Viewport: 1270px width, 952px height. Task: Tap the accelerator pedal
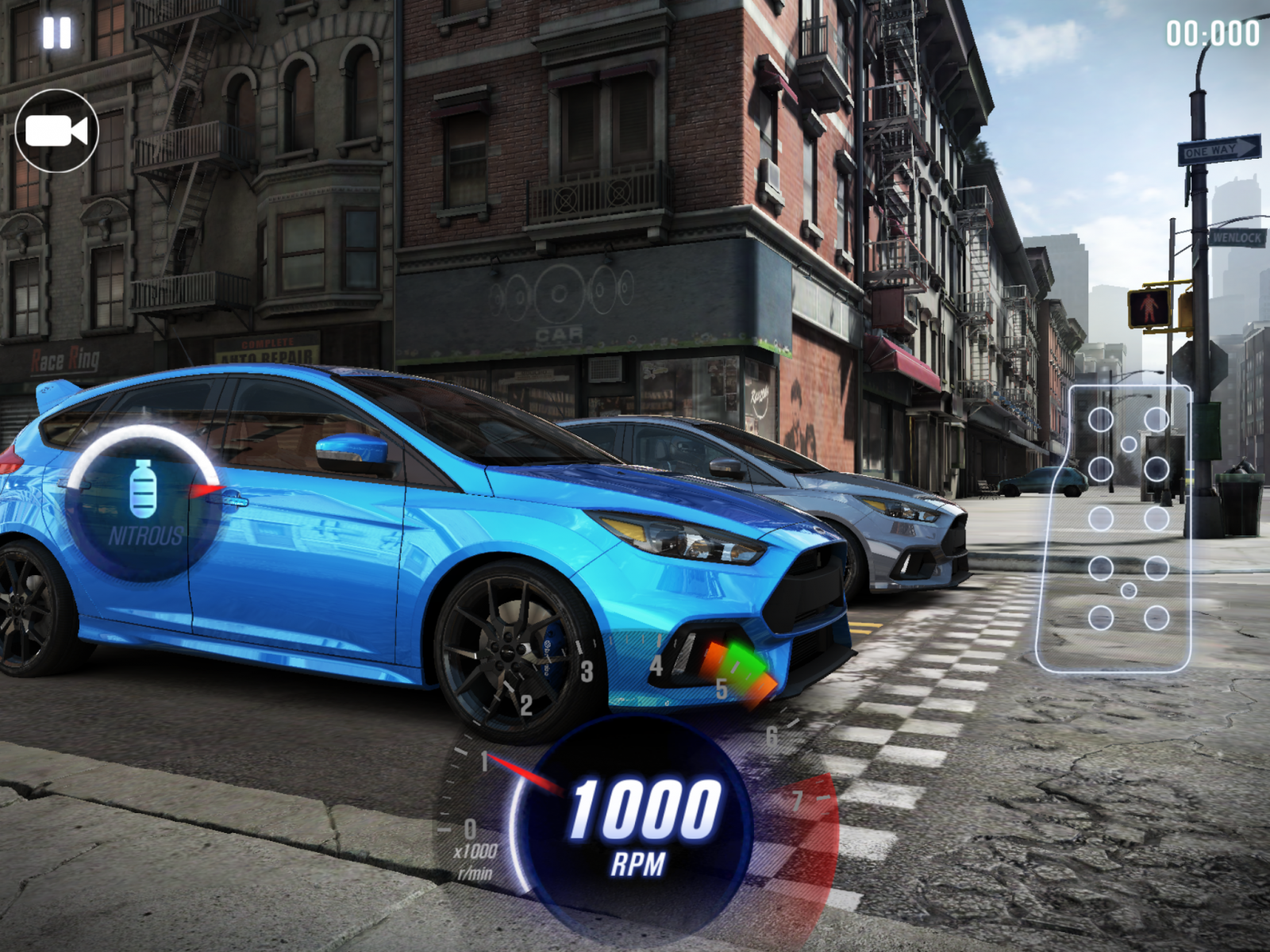pyautogui.click(x=1115, y=528)
